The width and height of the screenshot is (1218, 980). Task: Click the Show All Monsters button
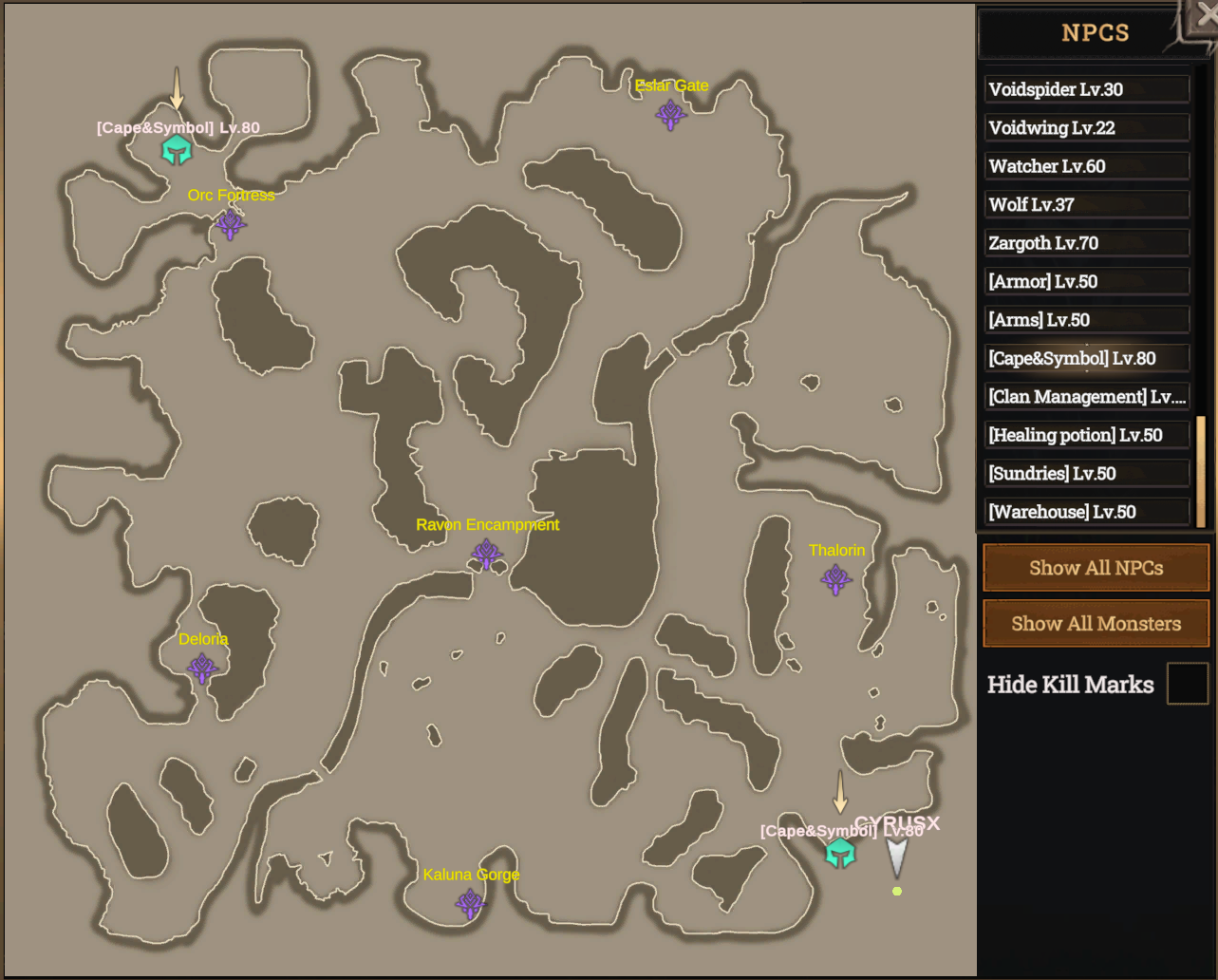pos(1095,623)
